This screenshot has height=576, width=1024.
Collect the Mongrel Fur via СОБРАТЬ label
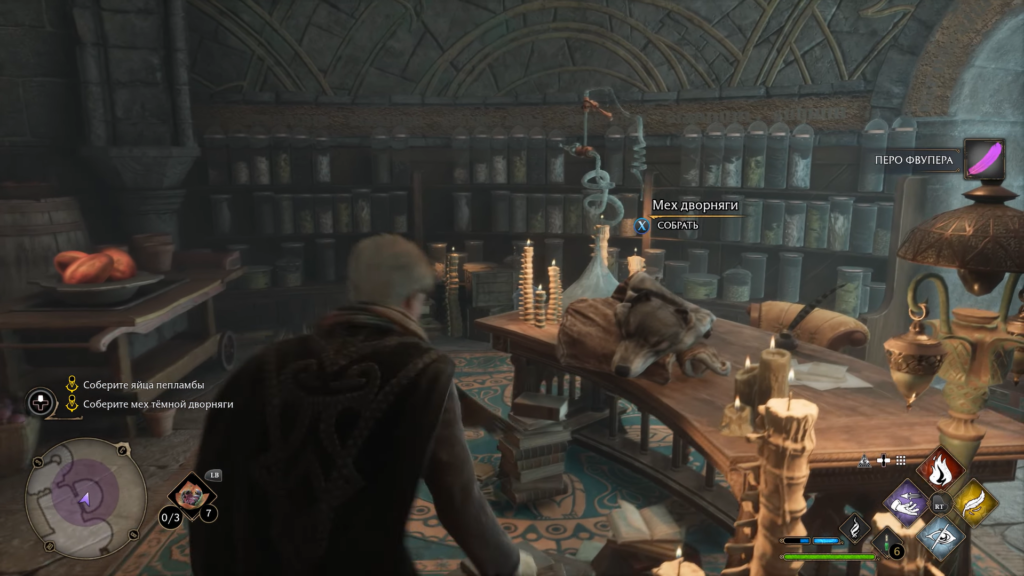(677, 226)
